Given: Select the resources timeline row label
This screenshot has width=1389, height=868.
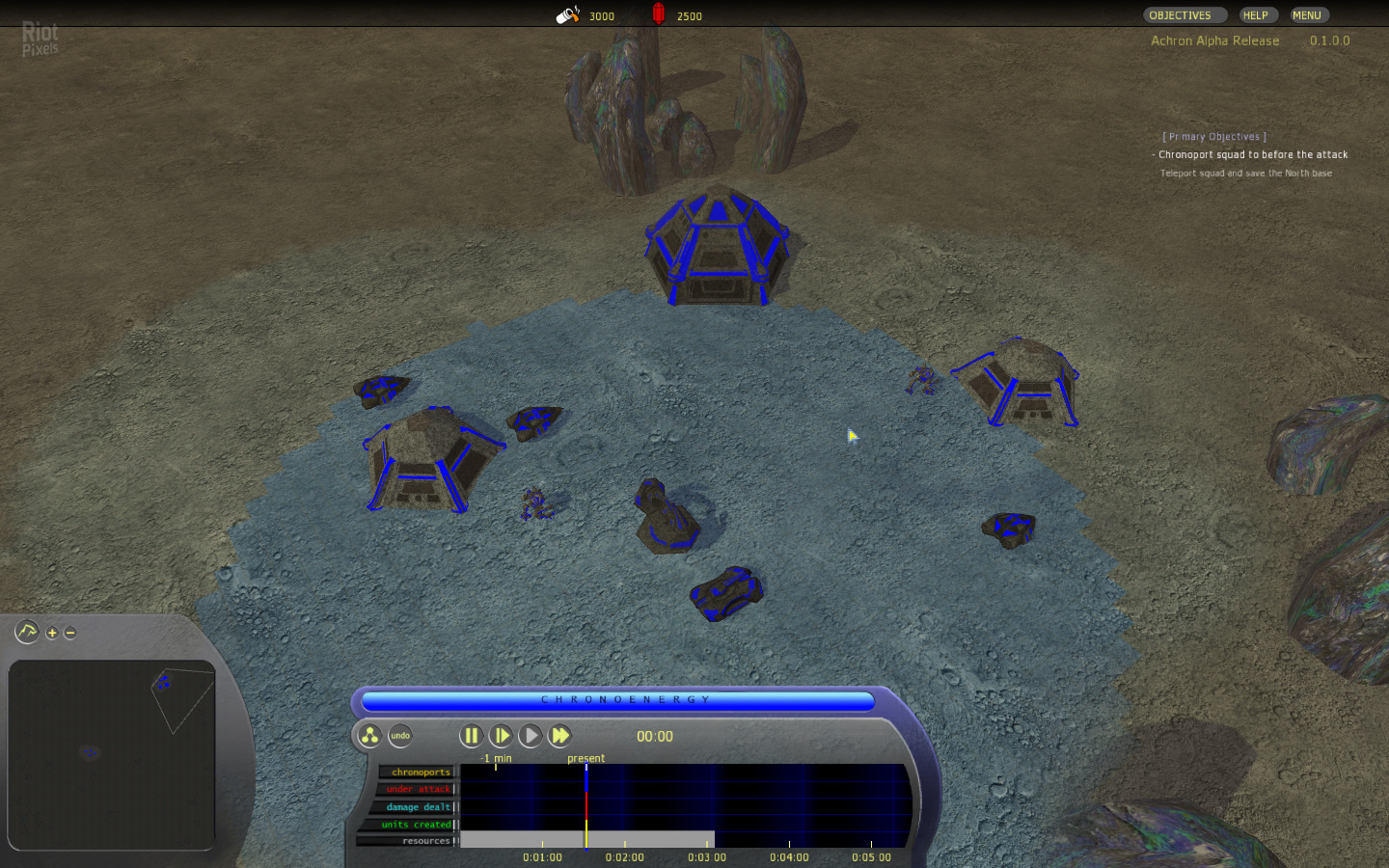Looking at the screenshot, I should [x=425, y=841].
